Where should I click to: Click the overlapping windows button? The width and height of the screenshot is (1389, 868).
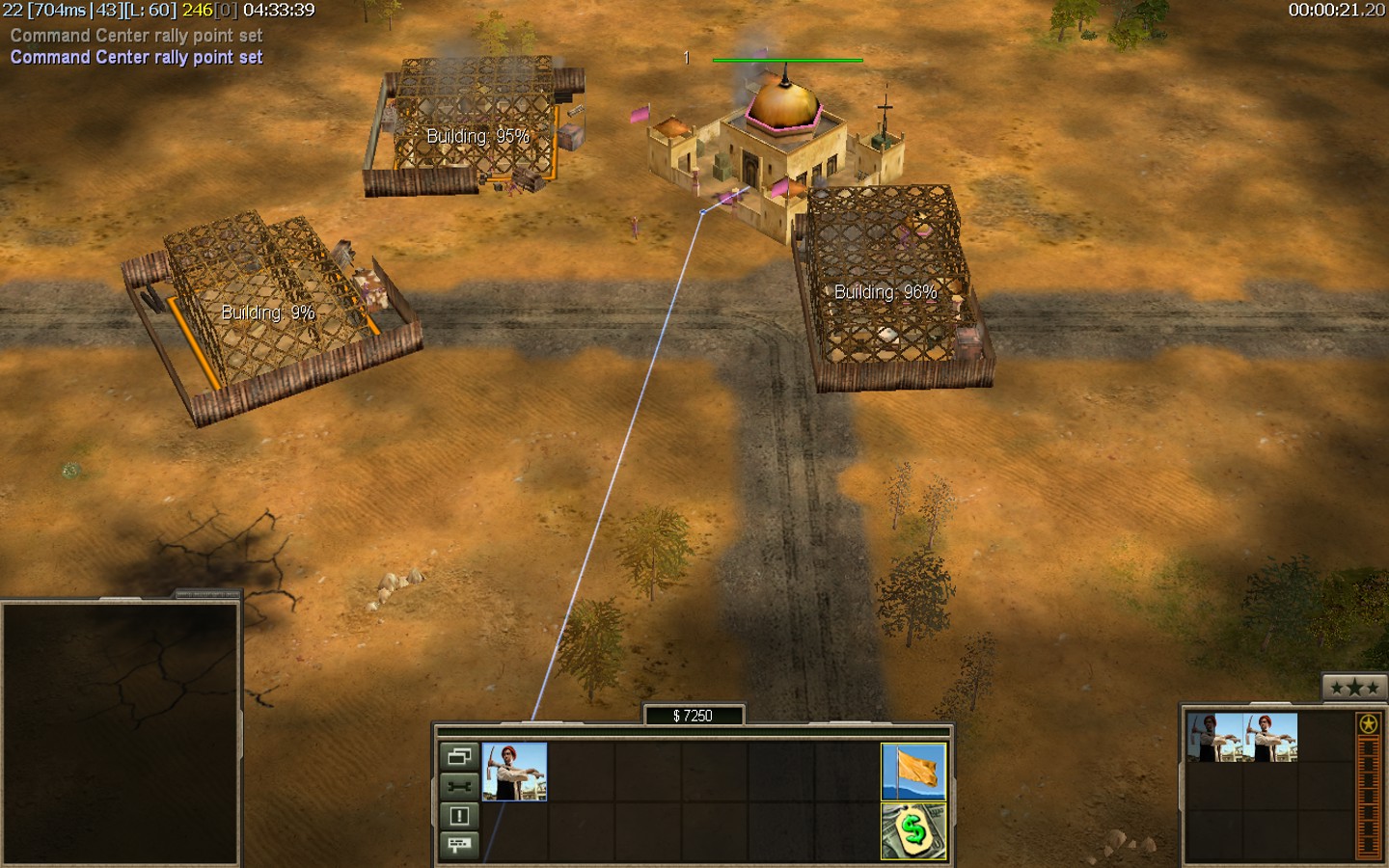click(x=459, y=756)
